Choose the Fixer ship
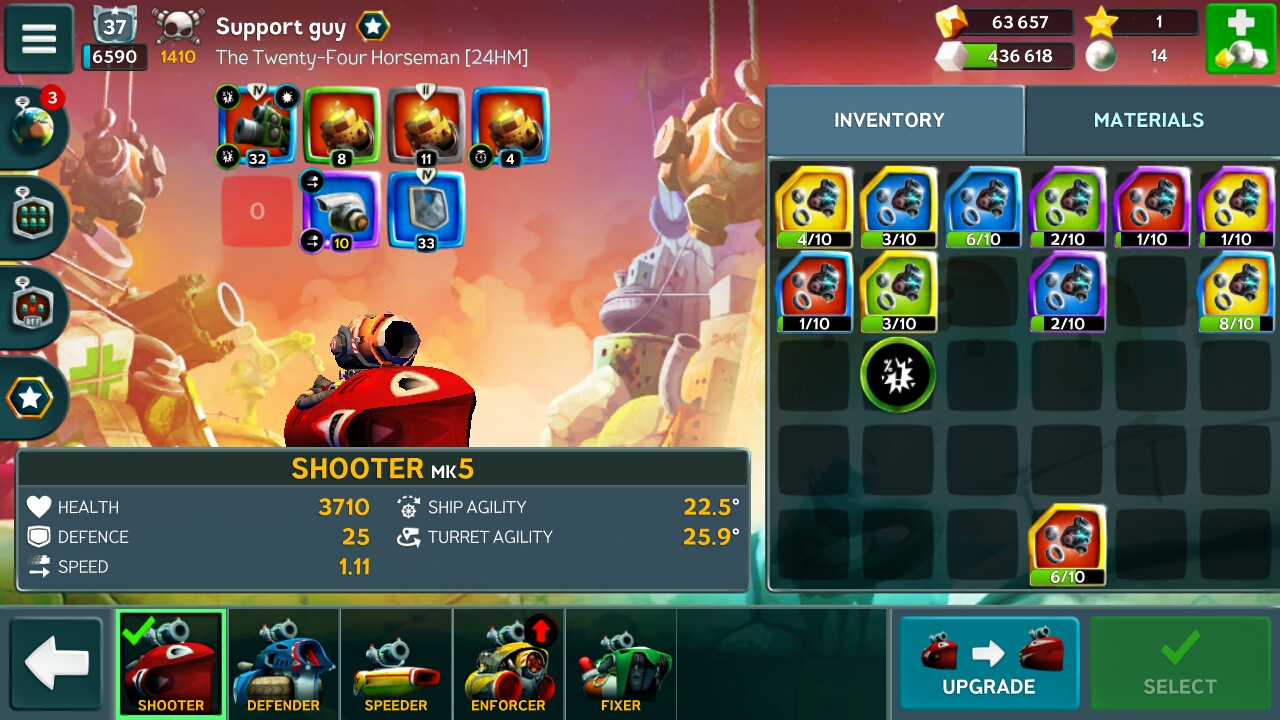Viewport: 1280px width, 720px height. (620, 665)
